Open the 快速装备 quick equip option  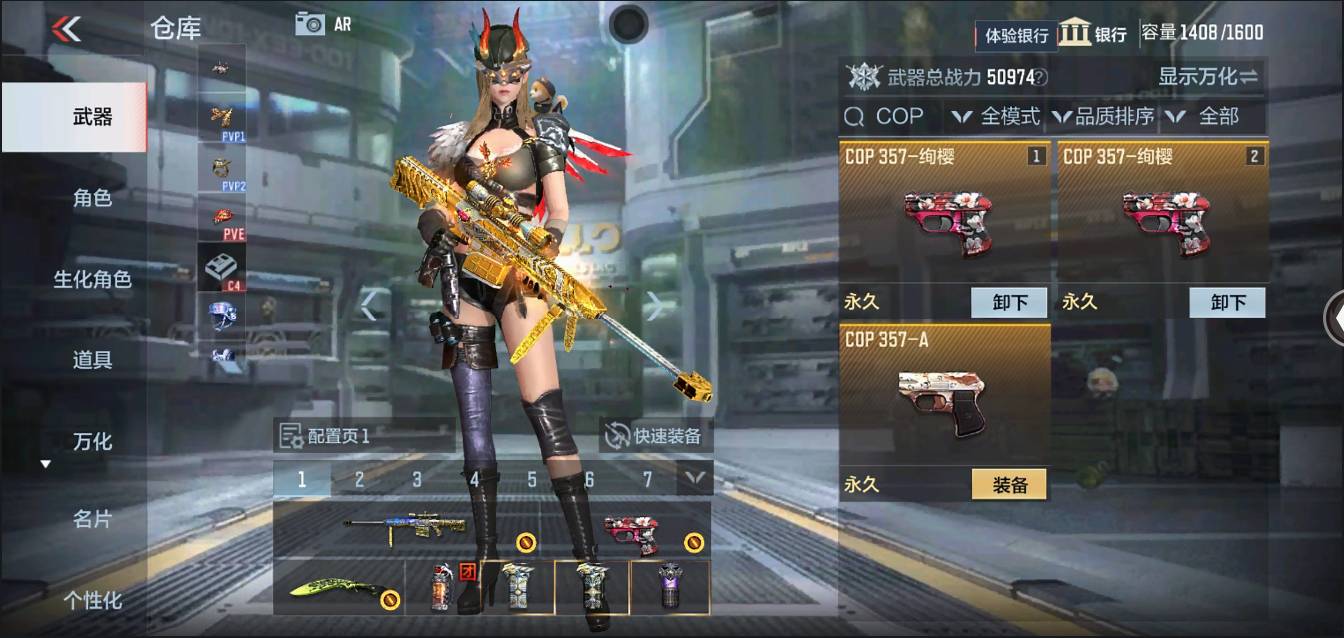click(x=656, y=436)
